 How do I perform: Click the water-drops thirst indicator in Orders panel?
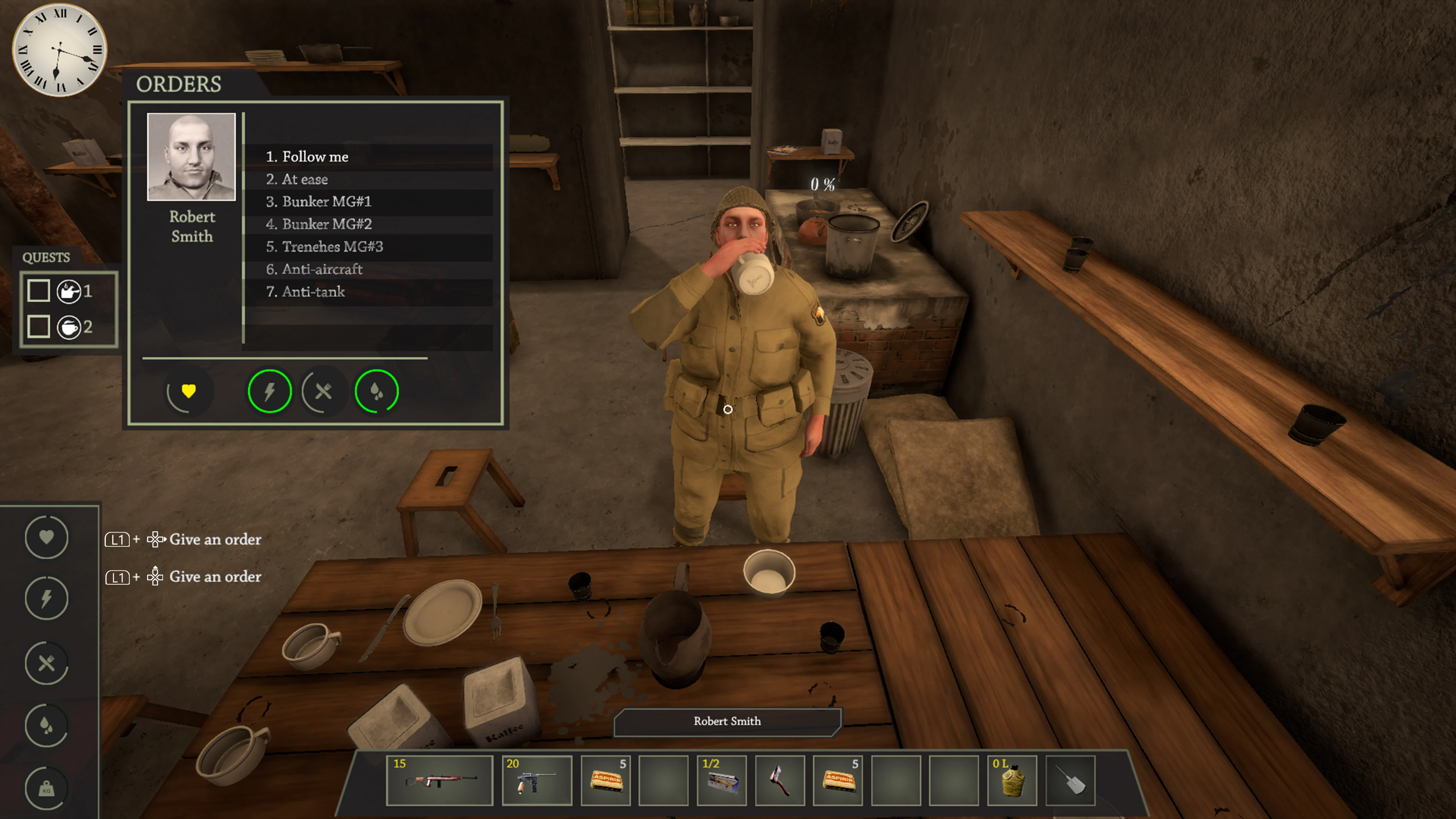pos(376,391)
